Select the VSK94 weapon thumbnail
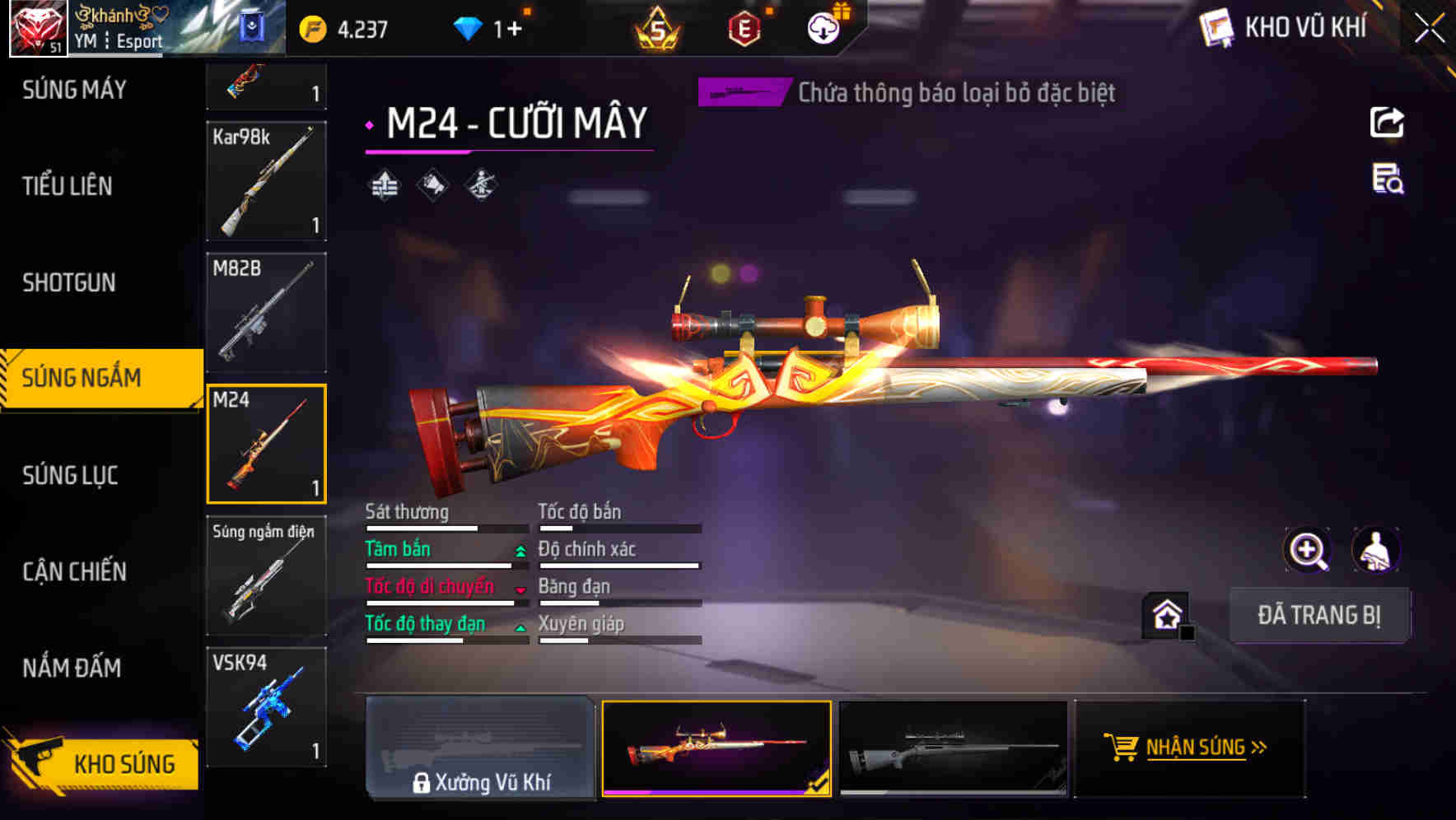 (265, 706)
